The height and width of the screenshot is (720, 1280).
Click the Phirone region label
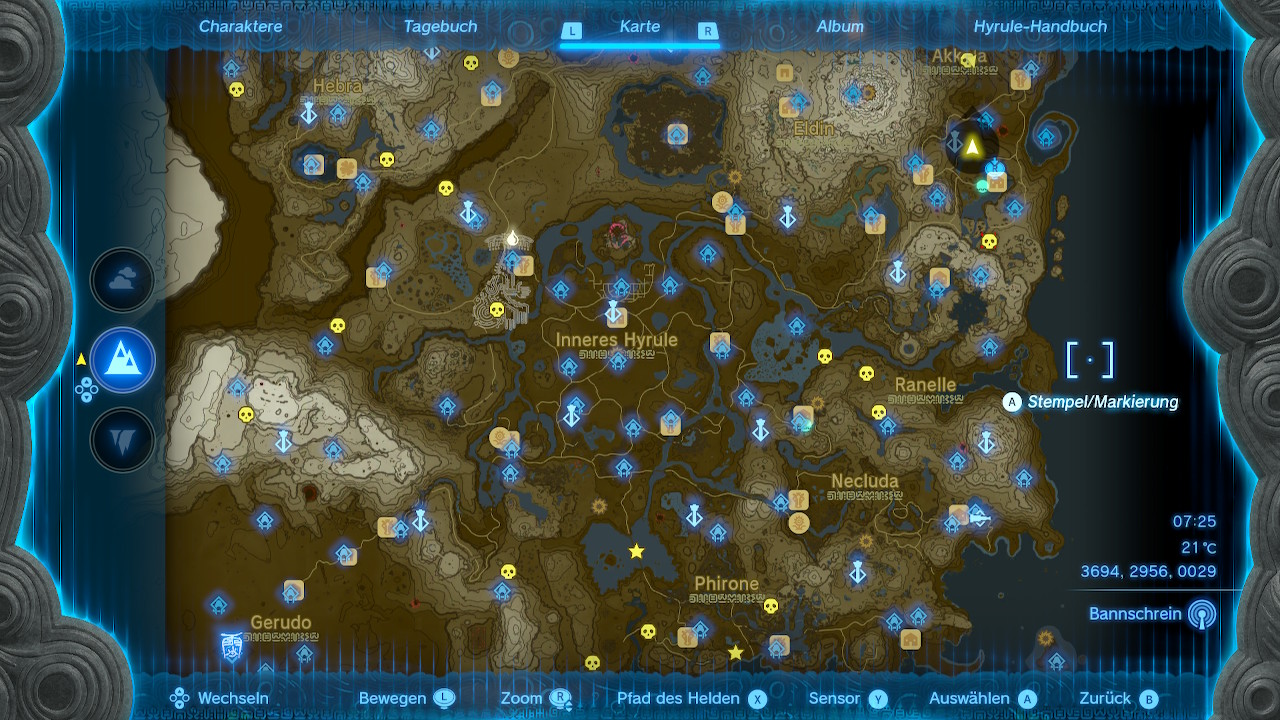click(726, 584)
